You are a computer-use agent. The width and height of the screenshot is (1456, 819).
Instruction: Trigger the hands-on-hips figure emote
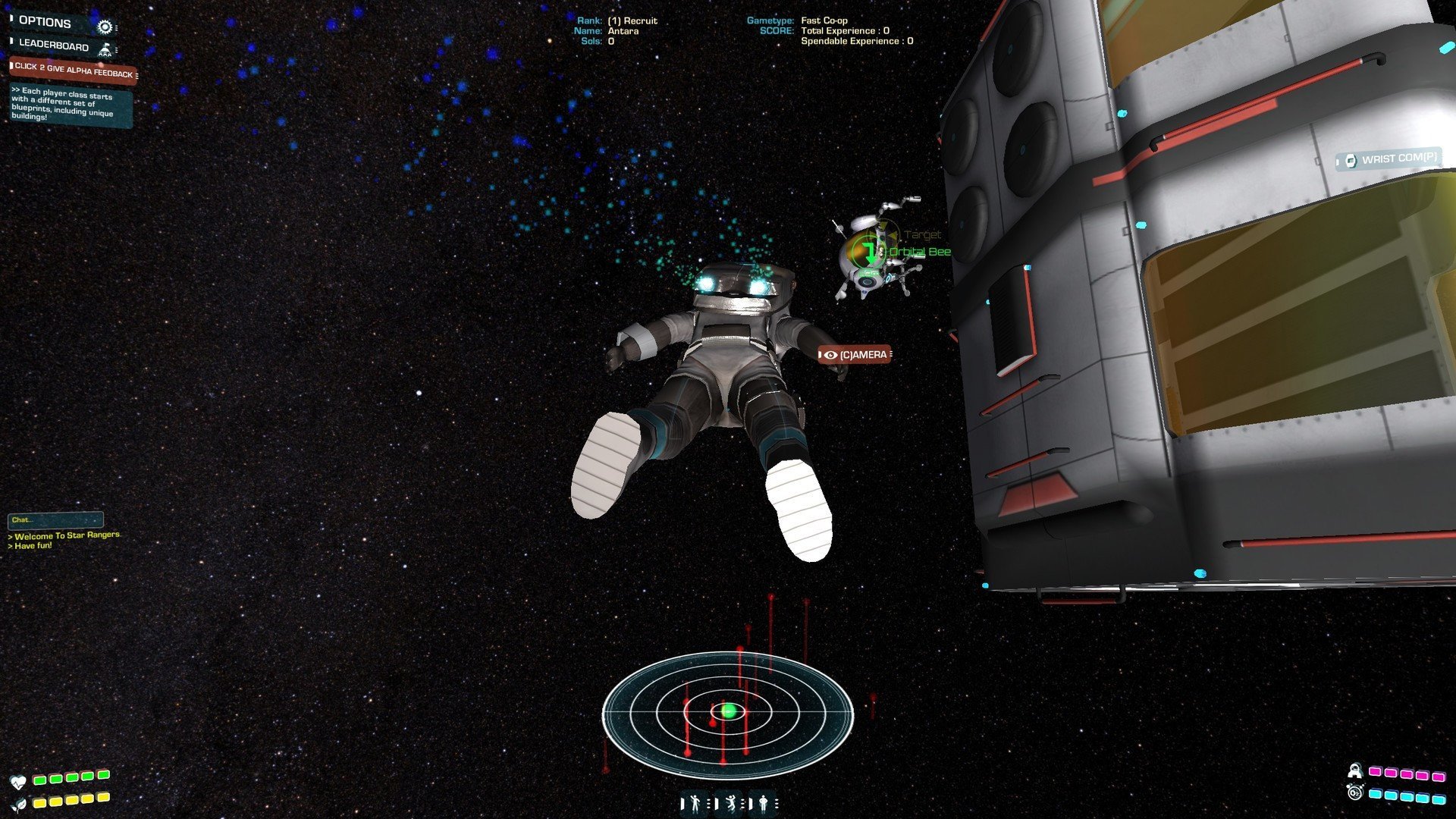click(763, 802)
